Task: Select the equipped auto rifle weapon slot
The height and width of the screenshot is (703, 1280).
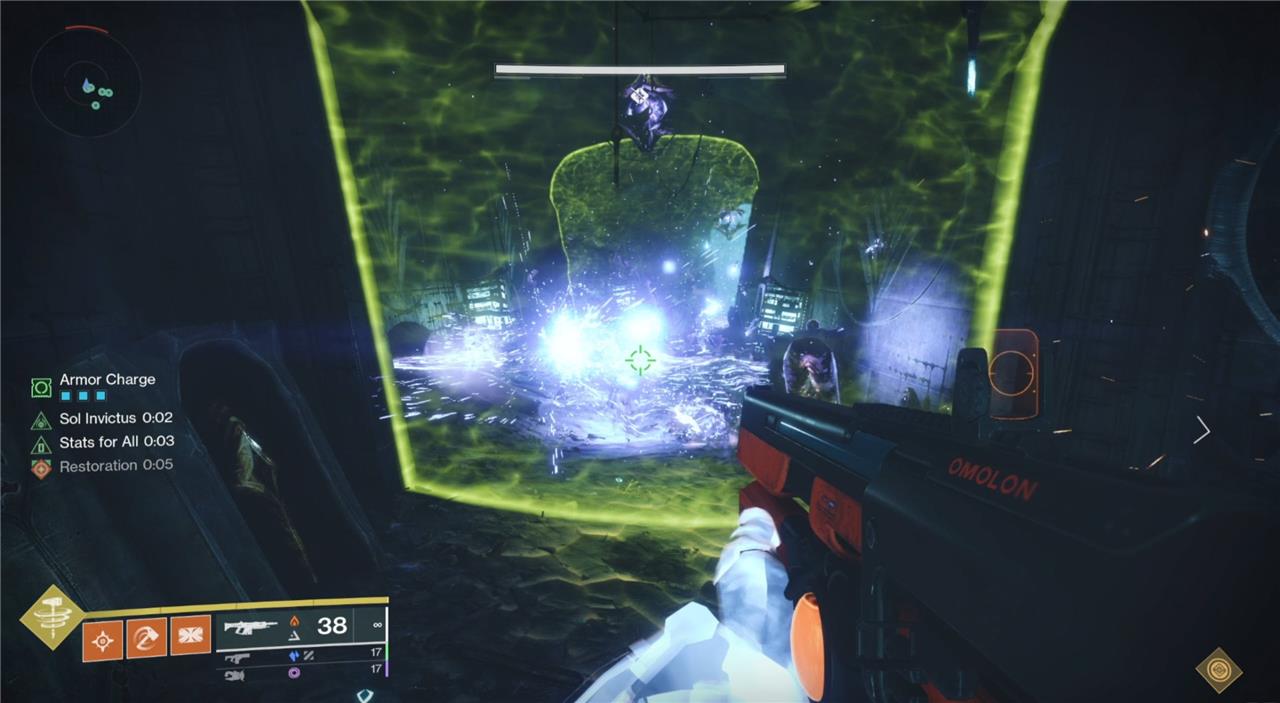Action: click(x=251, y=627)
